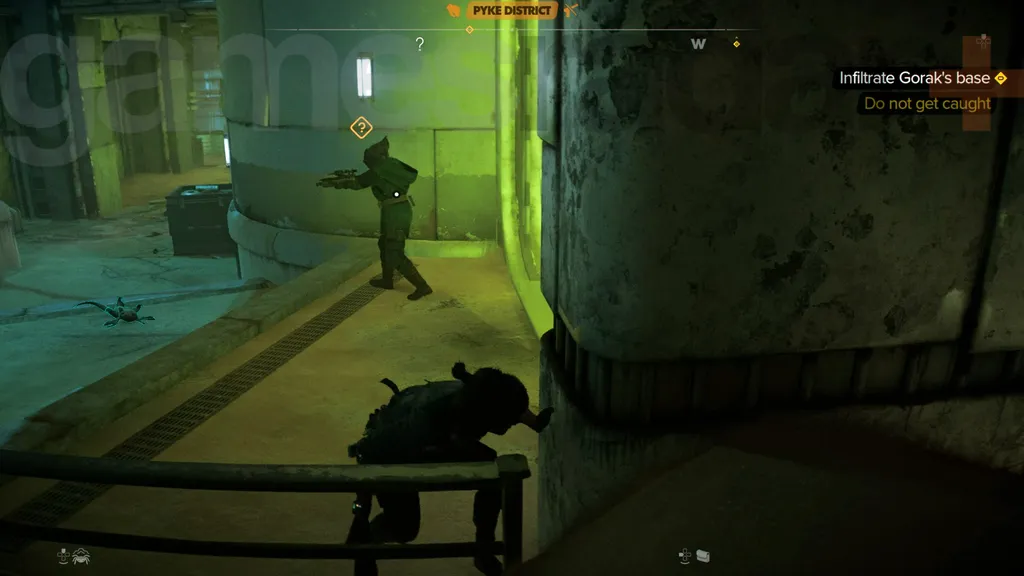Viewport: 1024px width, 576px height.
Task: Select the card item icon at bottom right
Action: [702, 554]
